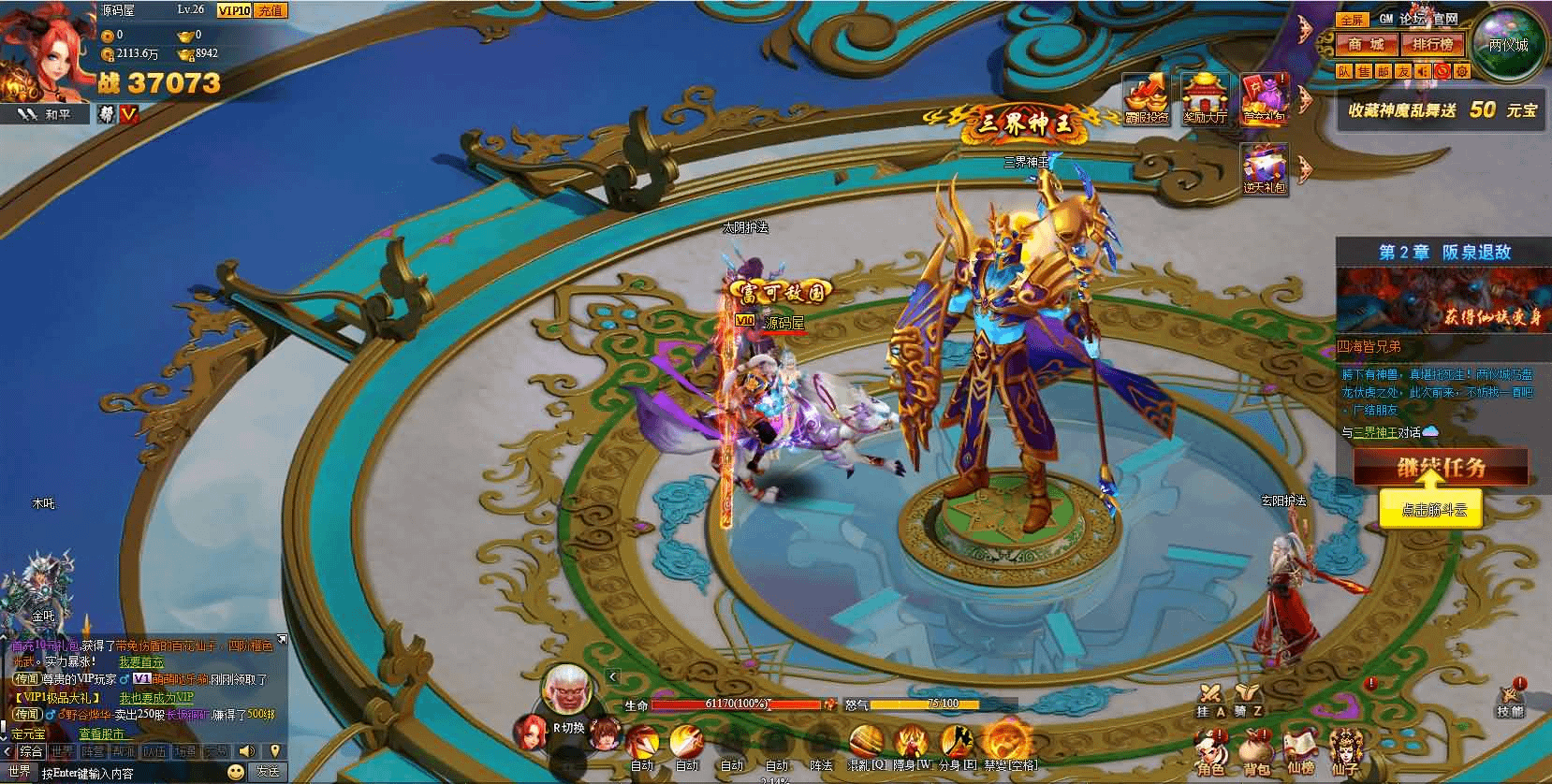The image size is (1552, 784).
Task: Activate the 混乱 skill icon
Action: pyautogui.click(x=865, y=744)
